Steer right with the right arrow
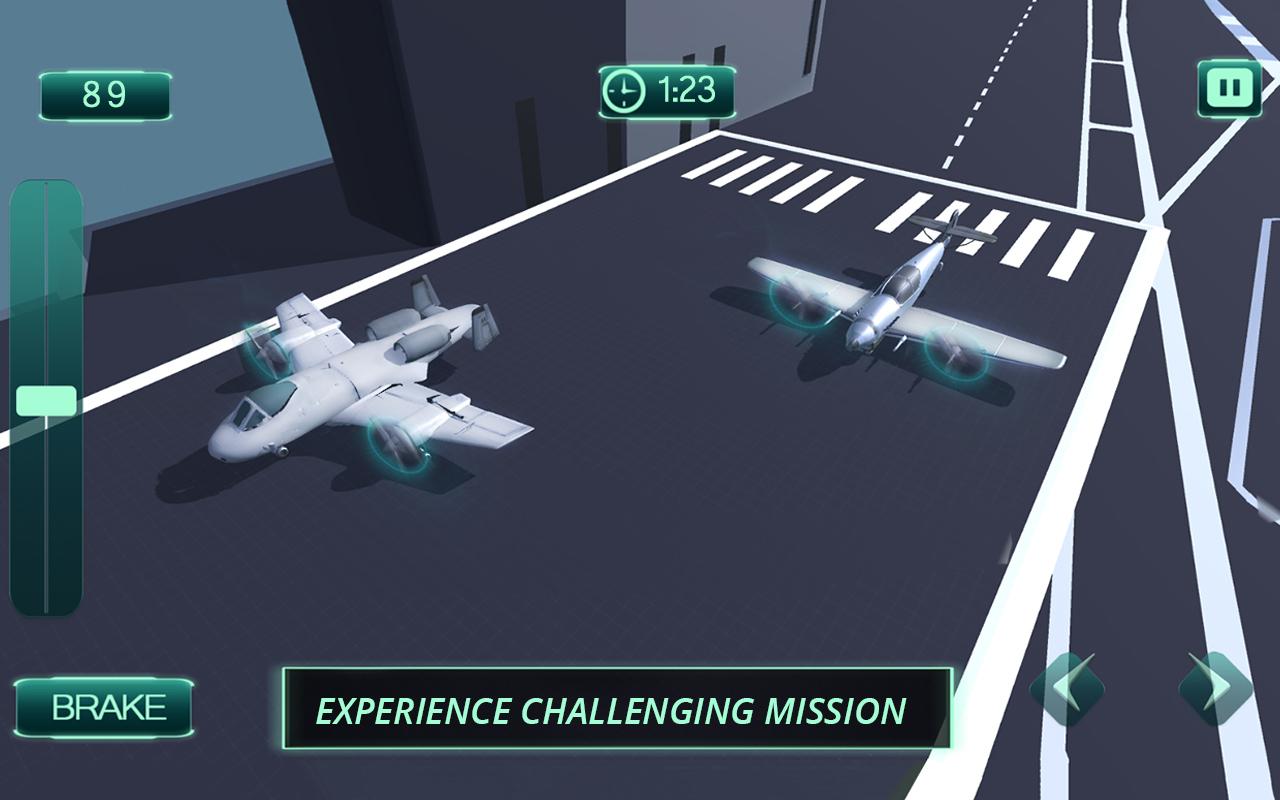Screen dimensions: 1280x800 [1215, 689]
